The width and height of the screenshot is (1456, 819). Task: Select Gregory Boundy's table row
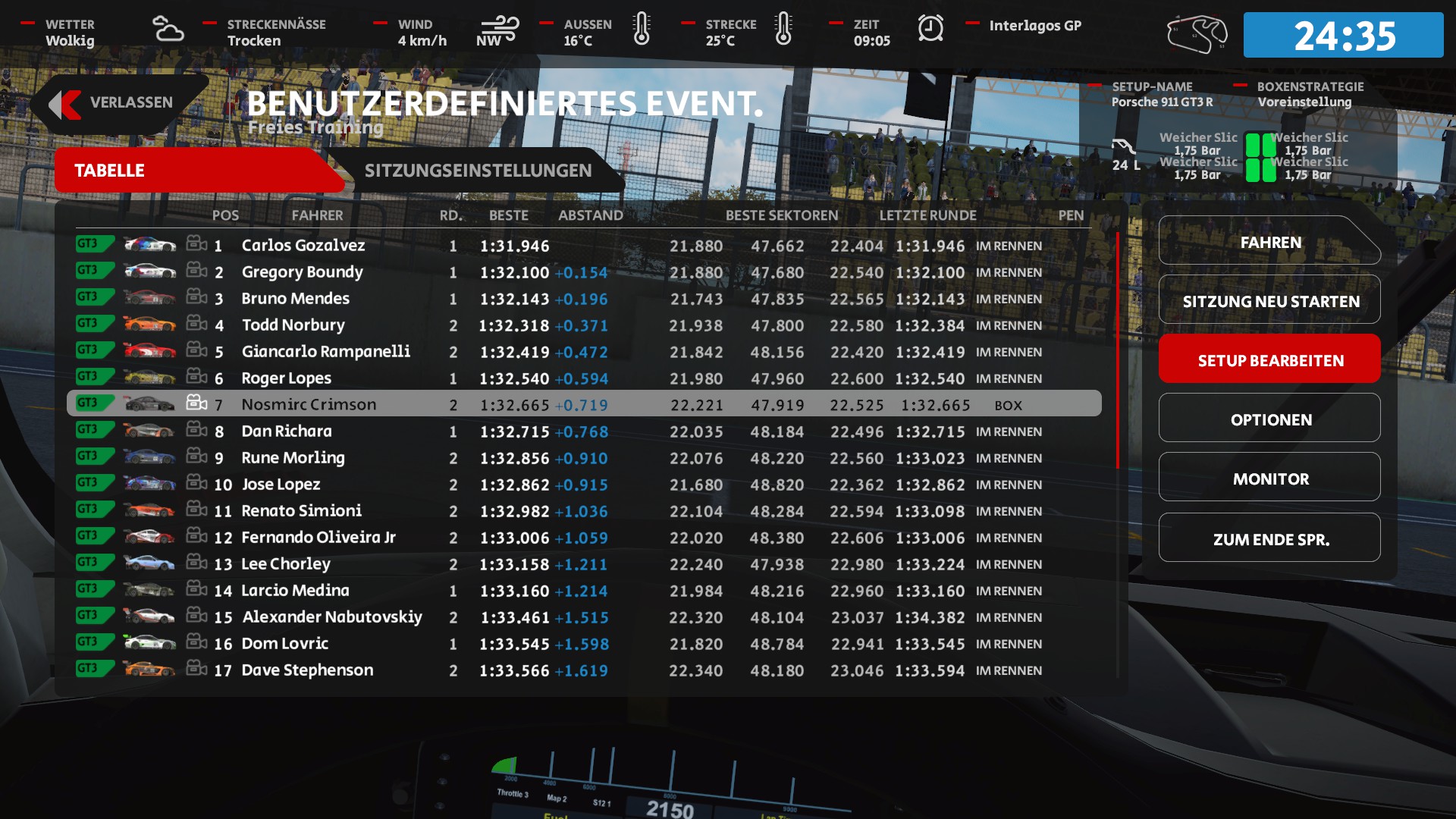[302, 272]
